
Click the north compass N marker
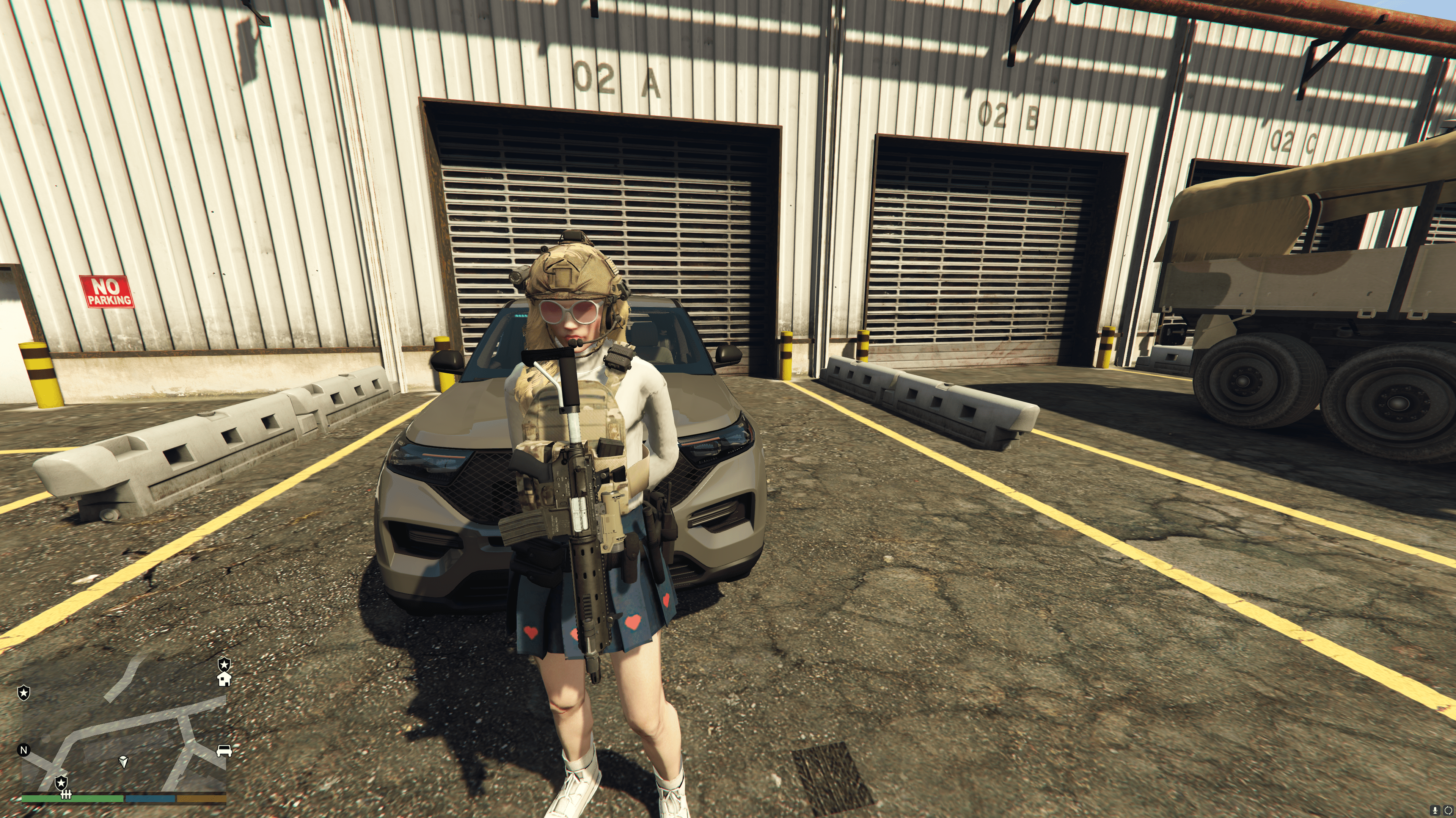coord(24,750)
